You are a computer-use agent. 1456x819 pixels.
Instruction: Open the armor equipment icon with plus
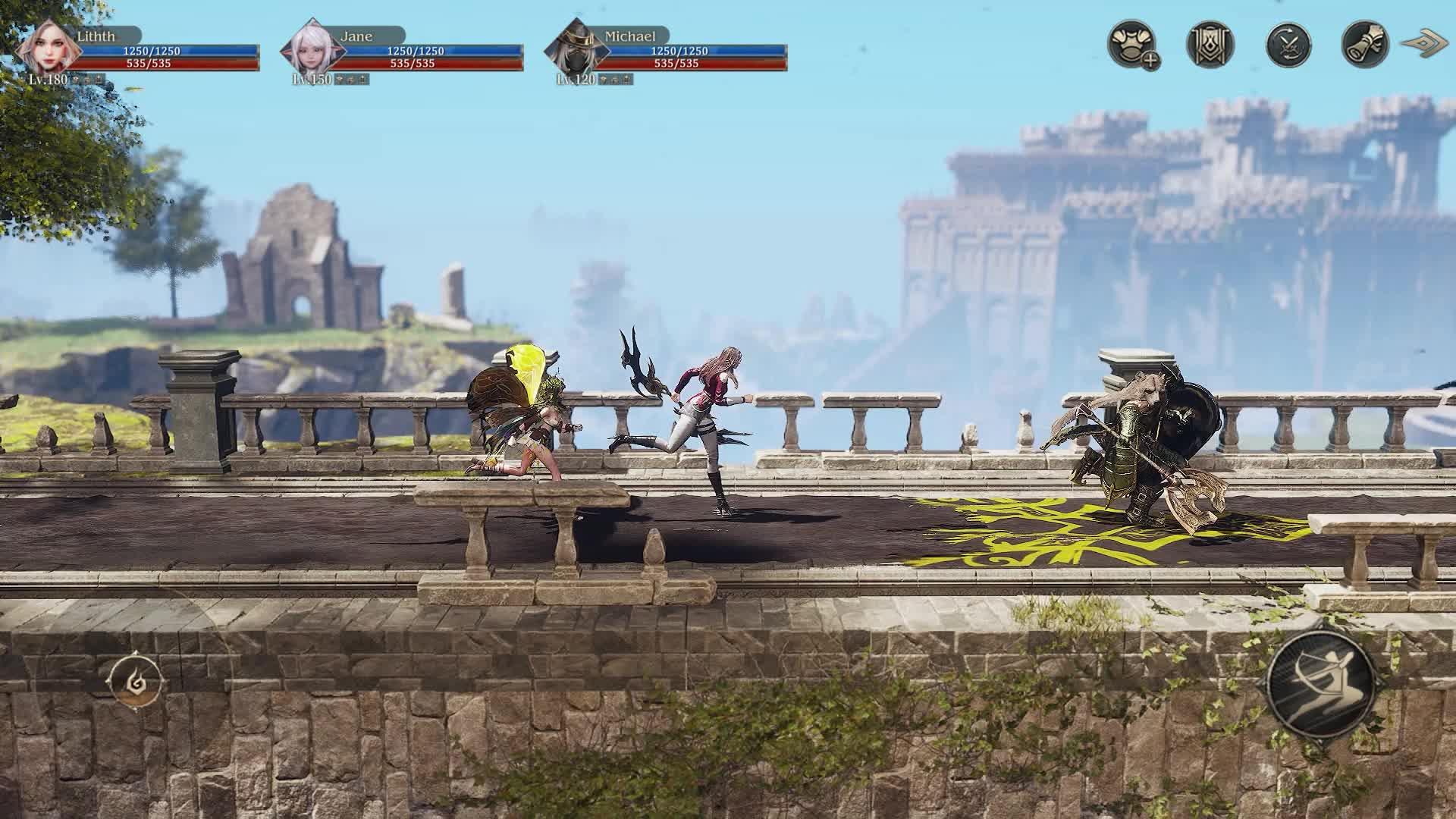tap(1132, 45)
